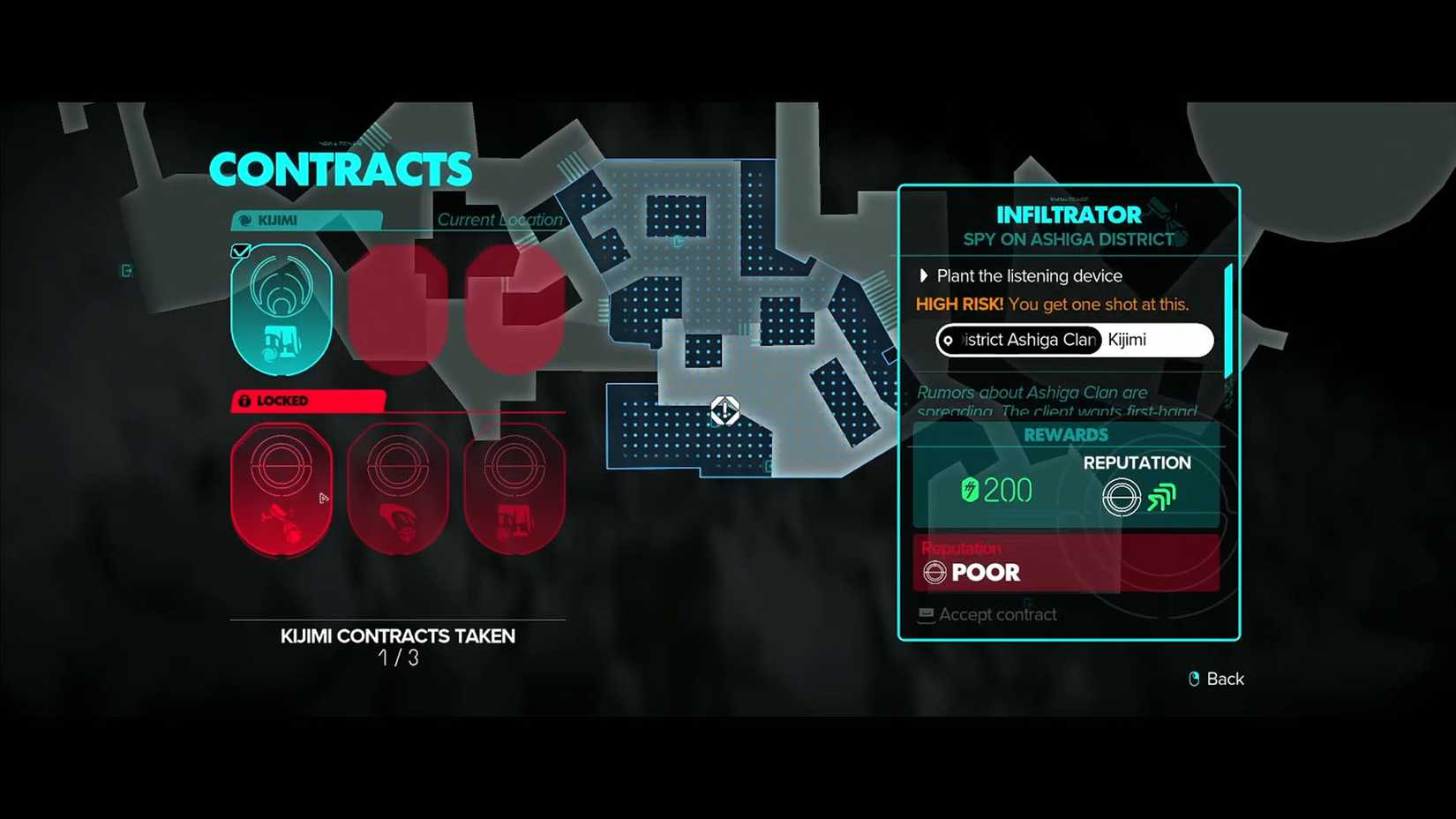The height and width of the screenshot is (819, 1456).
Task: Uncheck the checkbox on the active contract
Action: [x=239, y=251]
